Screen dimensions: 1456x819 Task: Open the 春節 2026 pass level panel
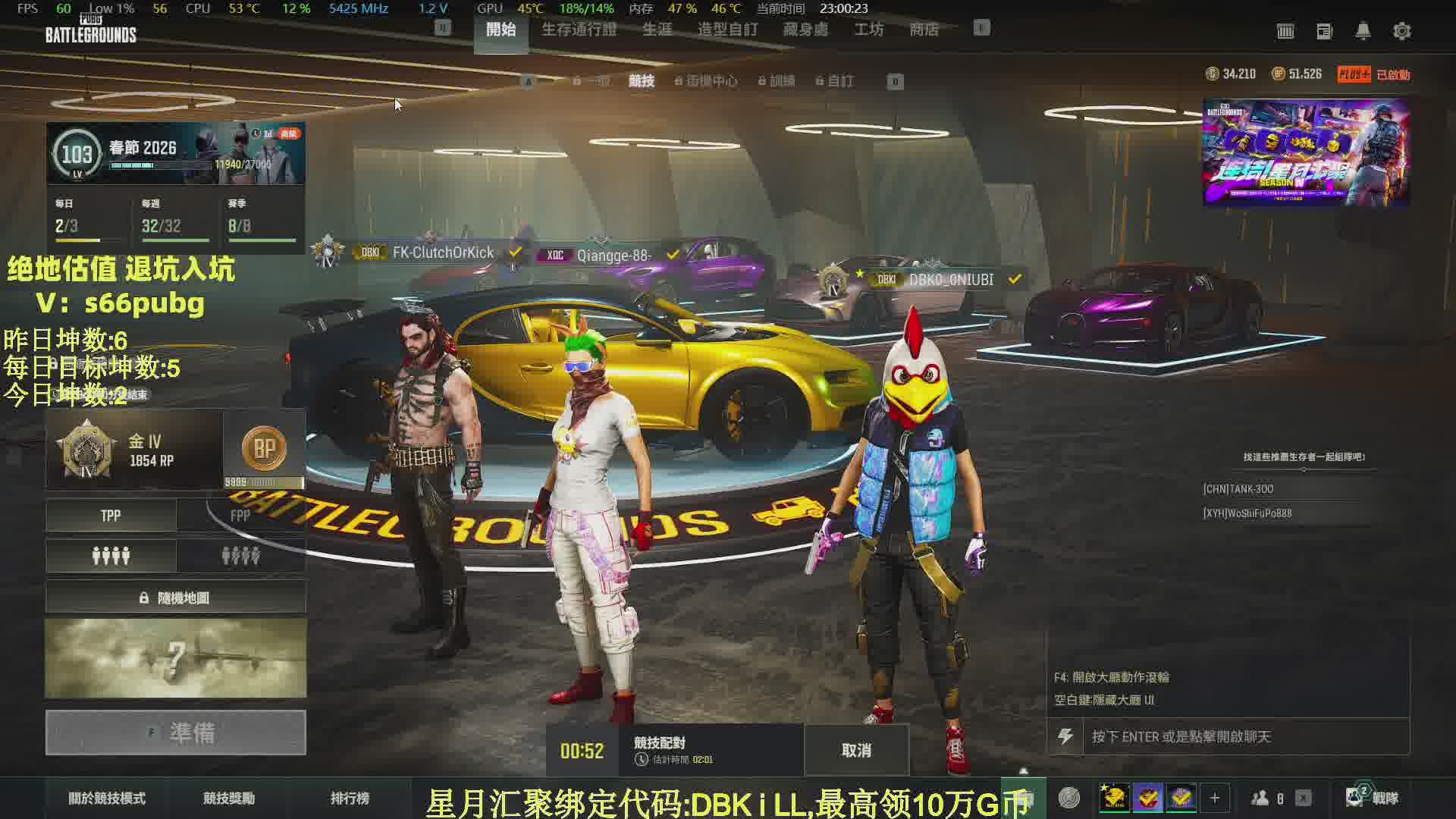point(176,153)
